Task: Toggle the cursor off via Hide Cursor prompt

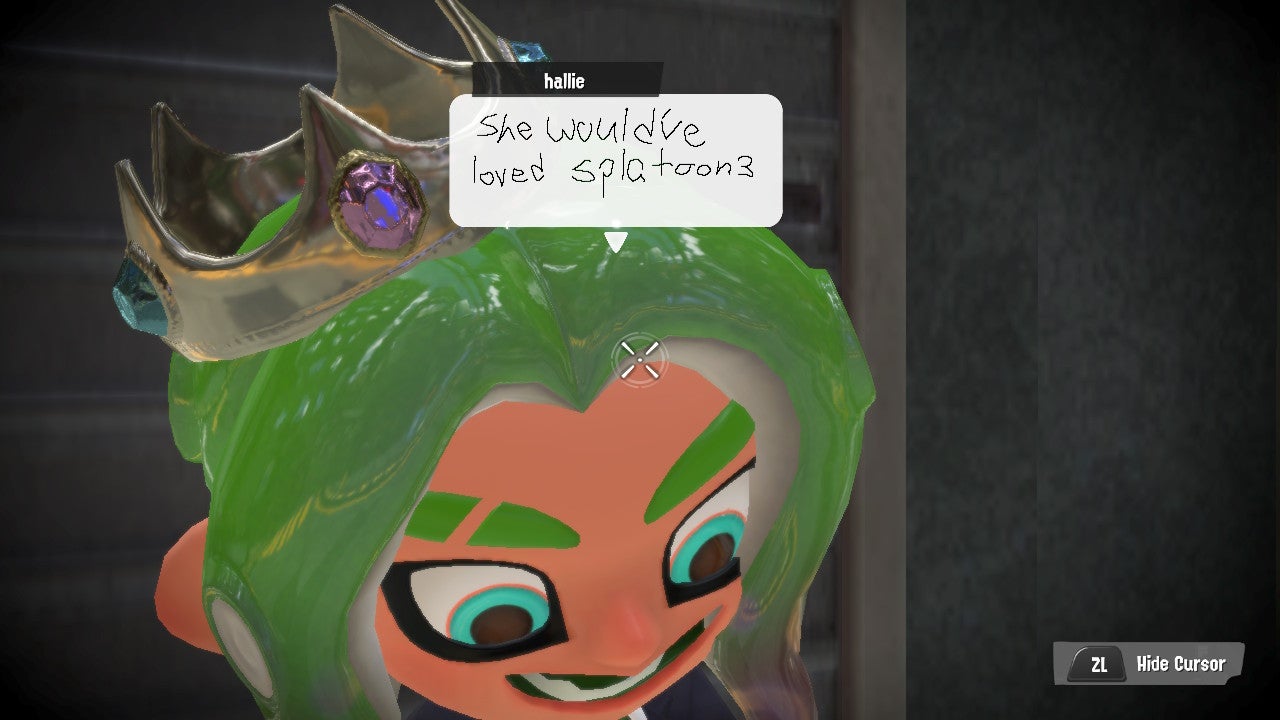Action: pyautogui.click(x=1180, y=663)
